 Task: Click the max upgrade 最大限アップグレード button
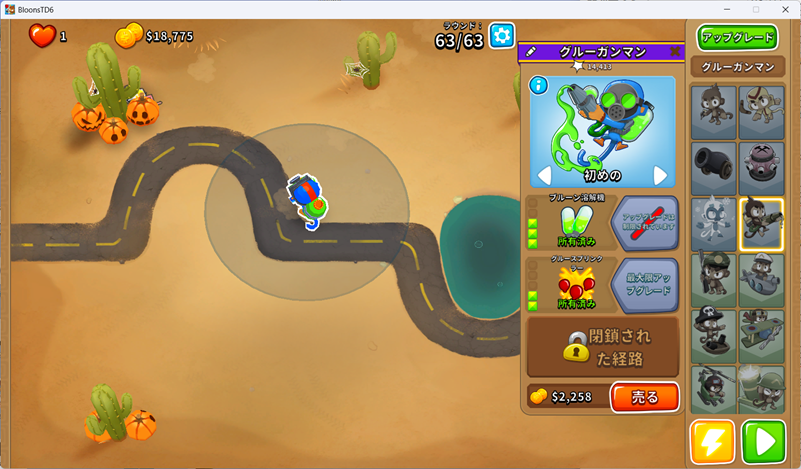pos(644,284)
